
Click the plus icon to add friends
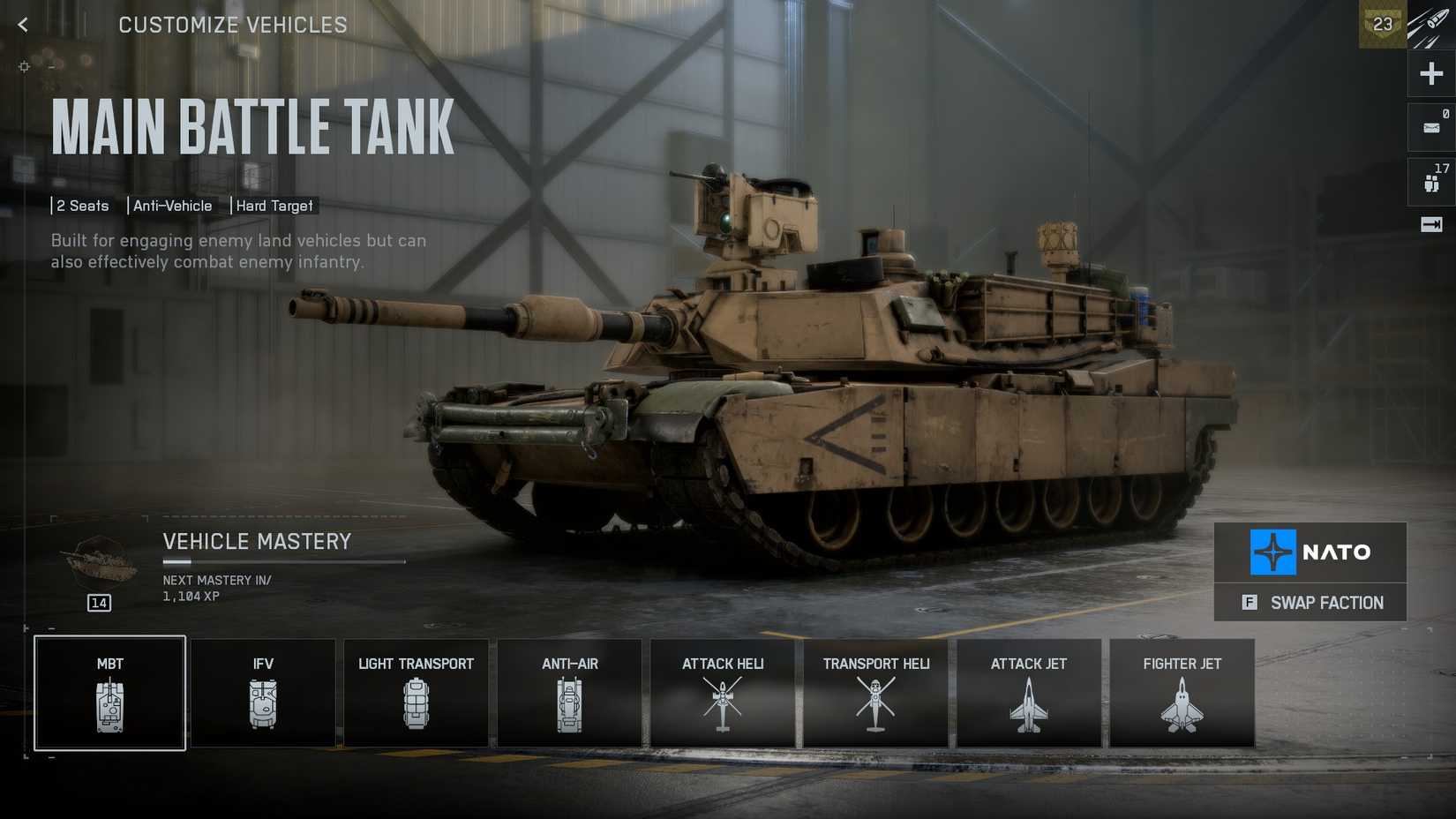pyautogui.click(x=1430, y=73)
